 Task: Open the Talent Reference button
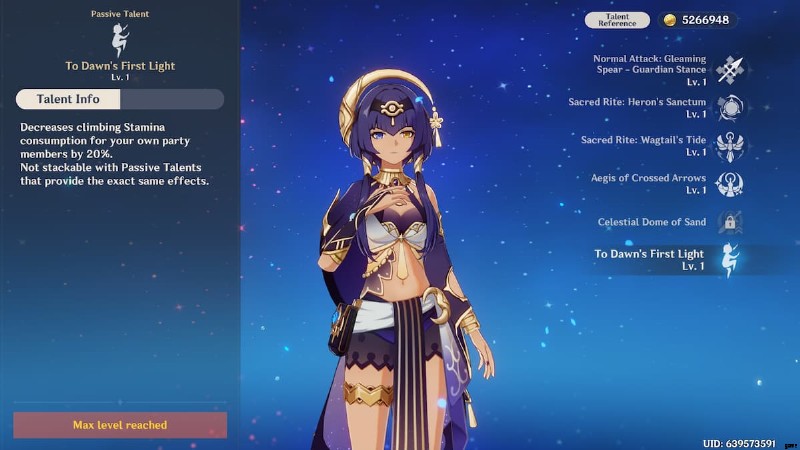617,20
